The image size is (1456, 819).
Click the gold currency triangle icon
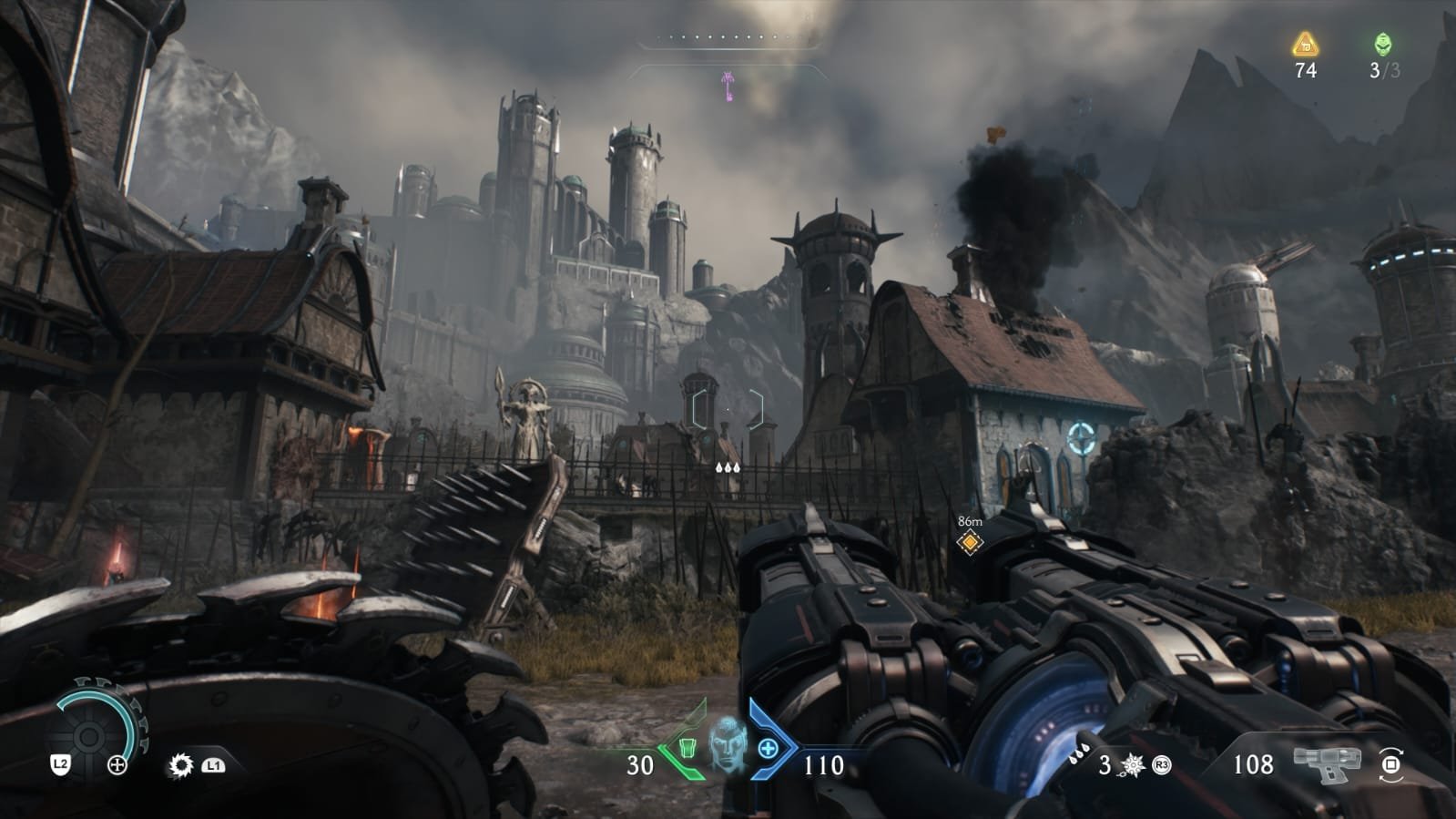[x=1306, y=45]
